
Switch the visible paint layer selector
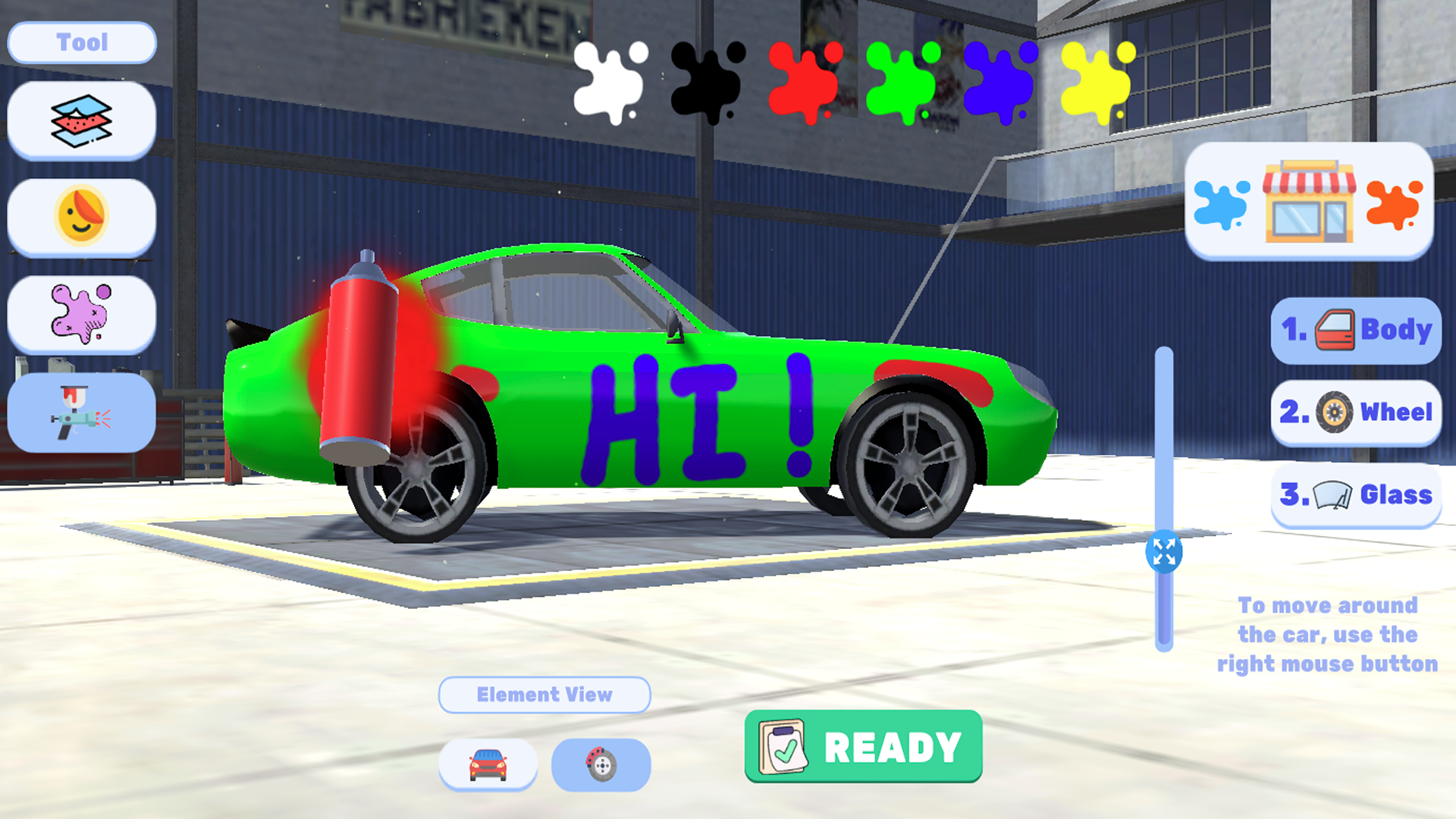tap(81, 119)
